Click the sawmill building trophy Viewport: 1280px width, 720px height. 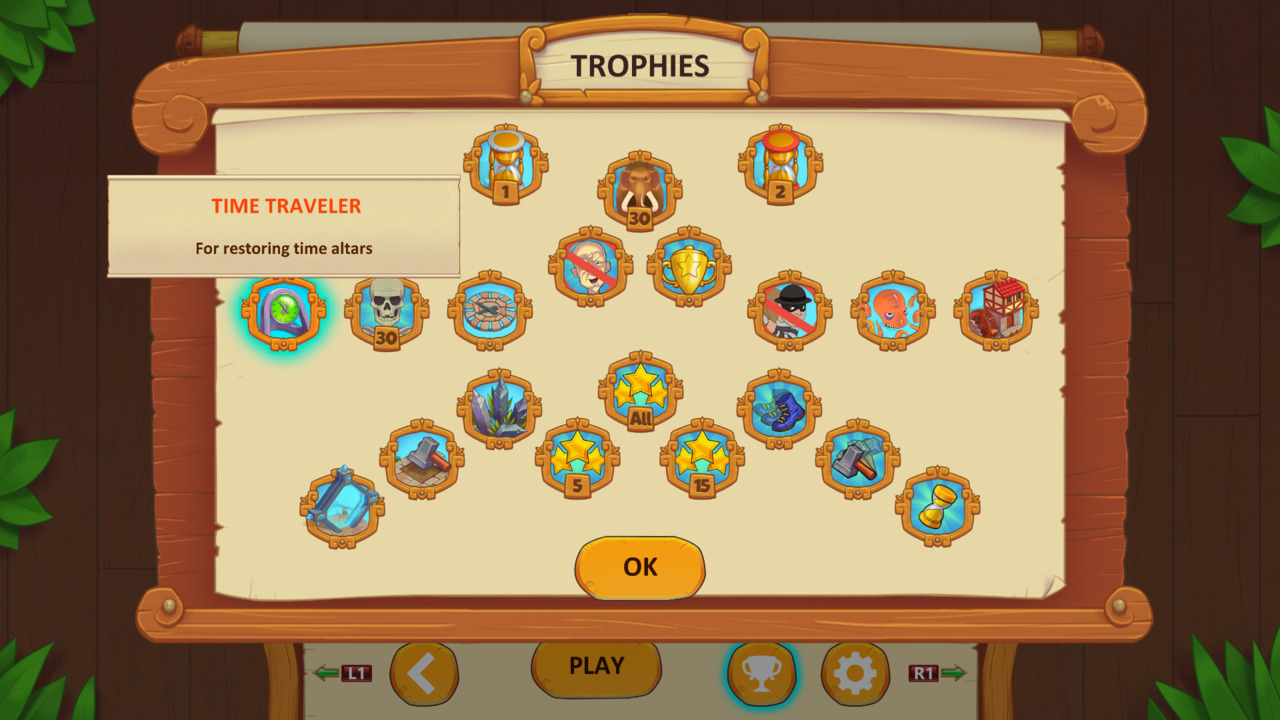click(x=992, y=311)
